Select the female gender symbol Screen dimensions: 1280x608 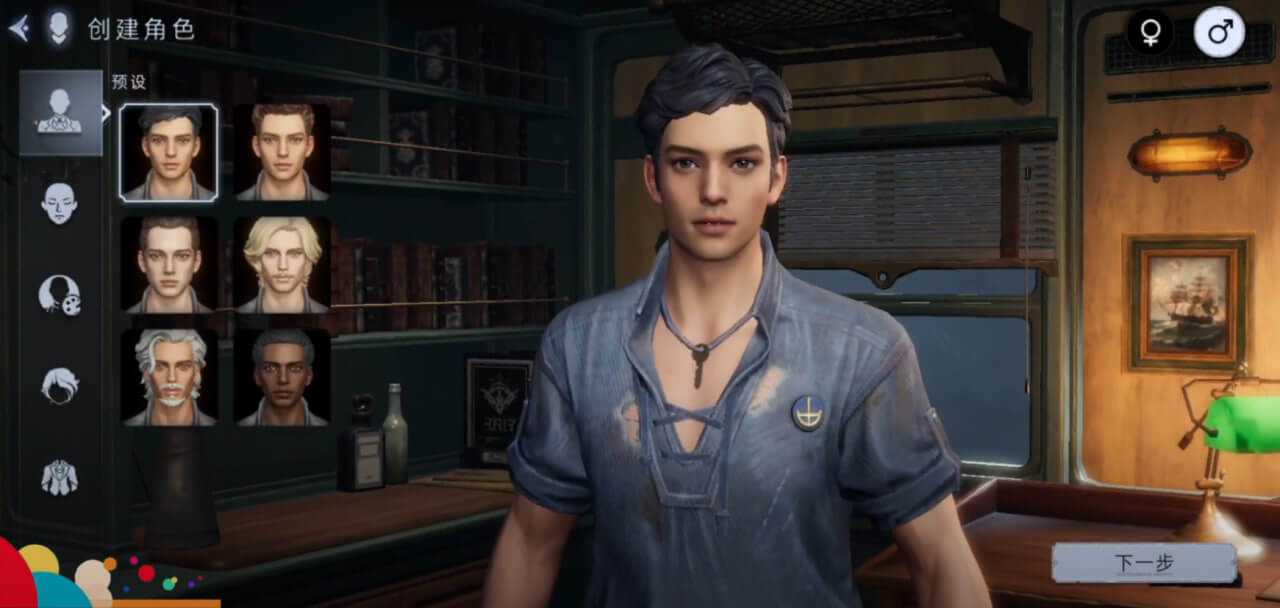(1150, 32)
